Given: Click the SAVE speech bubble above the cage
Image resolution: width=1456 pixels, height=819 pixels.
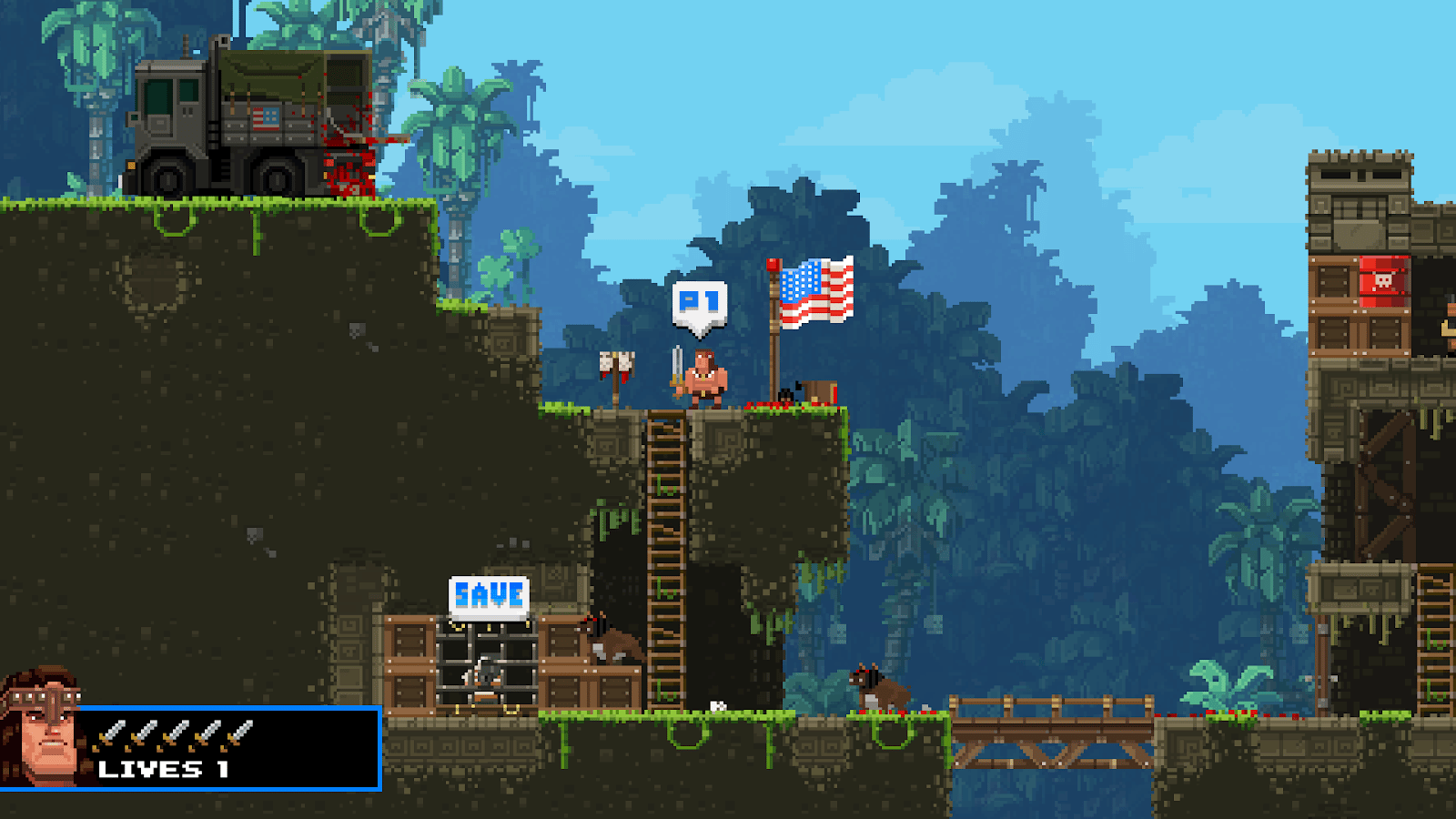Looking at the screenshot, I should click(489, 592).
